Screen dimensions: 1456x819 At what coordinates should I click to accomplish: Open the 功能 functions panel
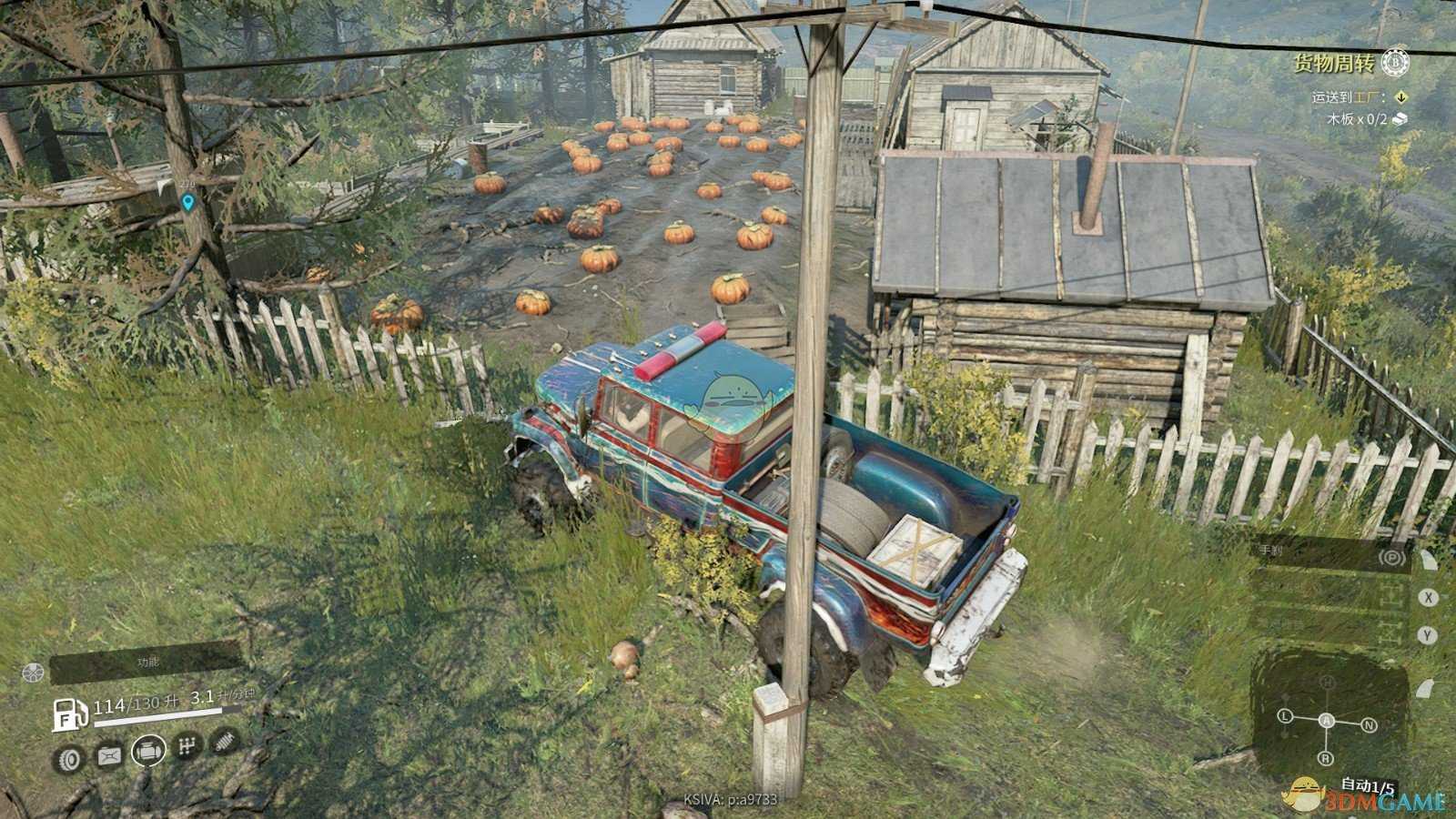(146, 662)
